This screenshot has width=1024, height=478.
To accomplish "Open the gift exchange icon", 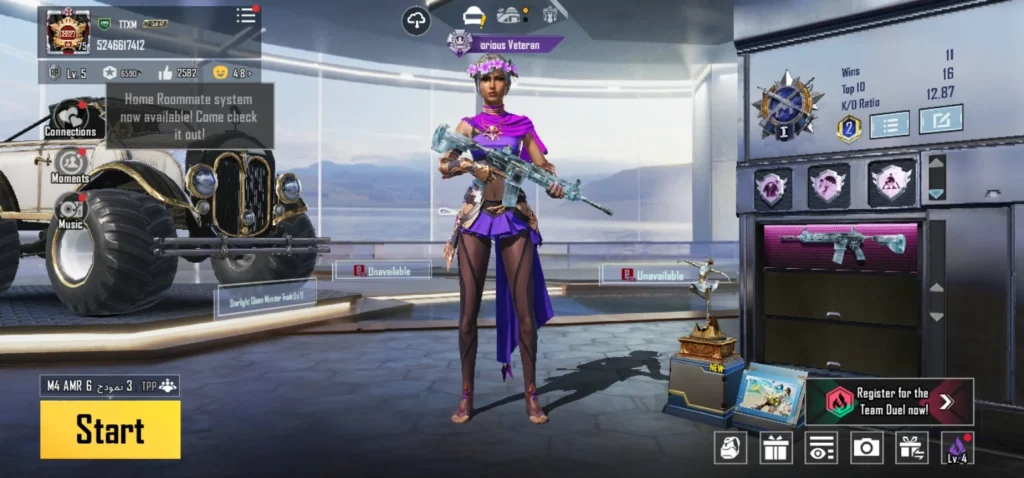I will pos(911,447).
